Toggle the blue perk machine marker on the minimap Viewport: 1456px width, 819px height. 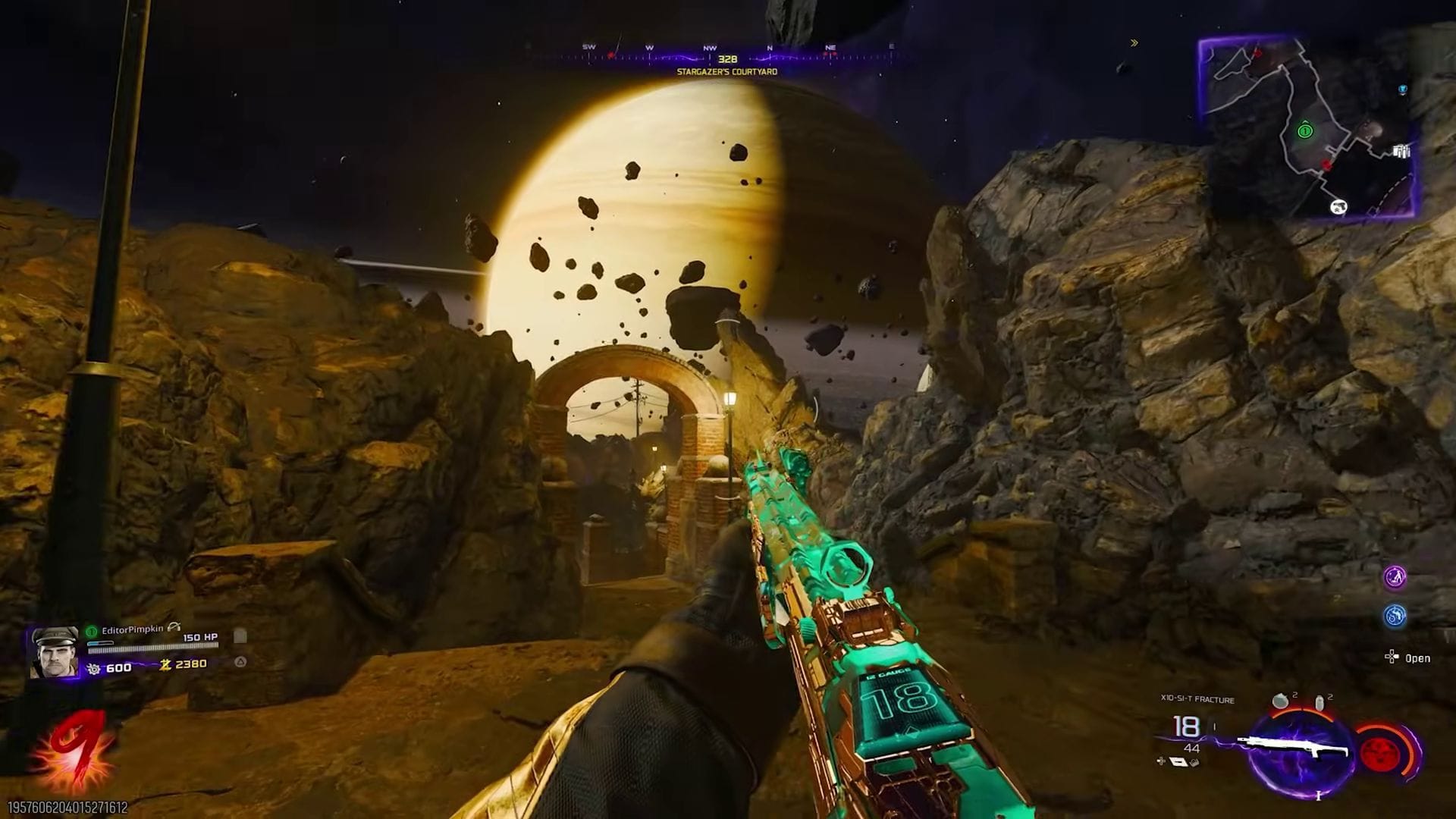point(1403,90)
